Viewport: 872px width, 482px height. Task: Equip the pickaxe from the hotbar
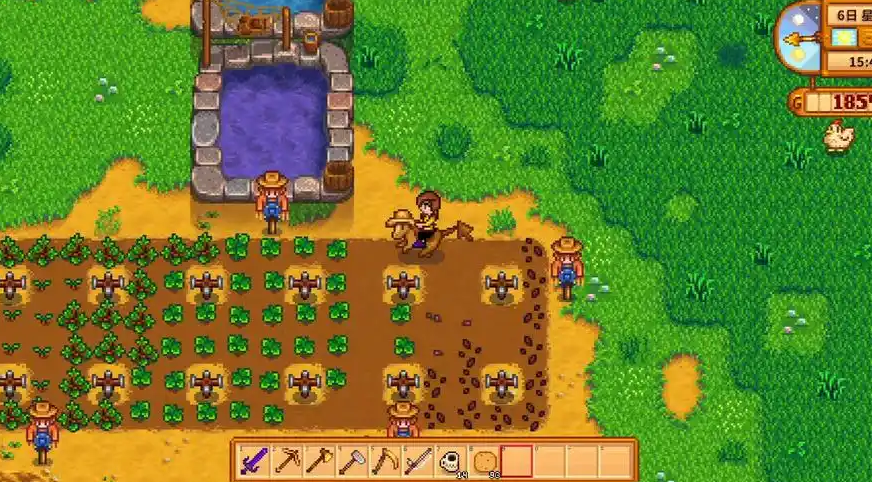tap(288, 462)
